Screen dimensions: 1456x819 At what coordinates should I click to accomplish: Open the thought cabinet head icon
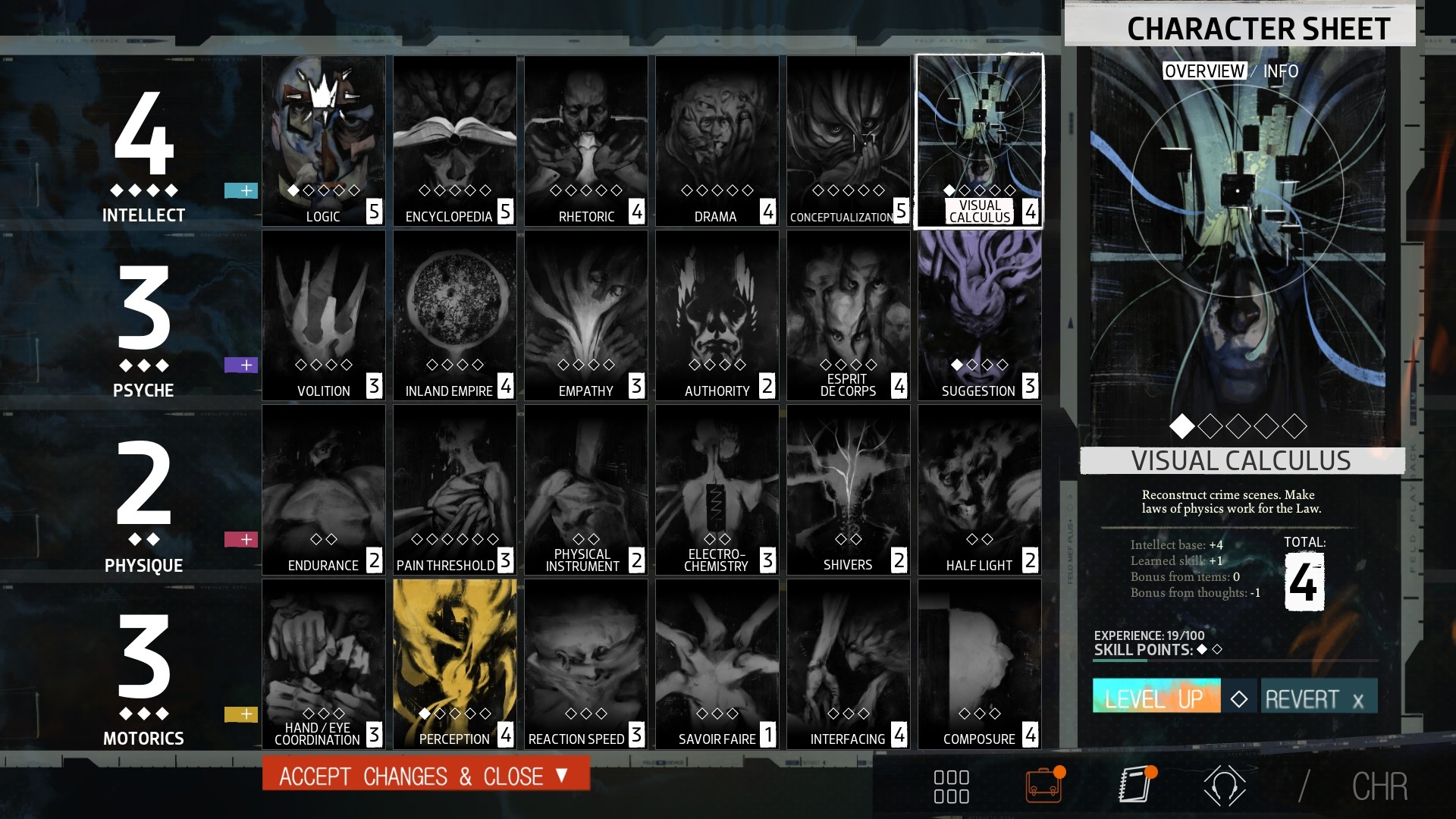(x=1224, y=786)
